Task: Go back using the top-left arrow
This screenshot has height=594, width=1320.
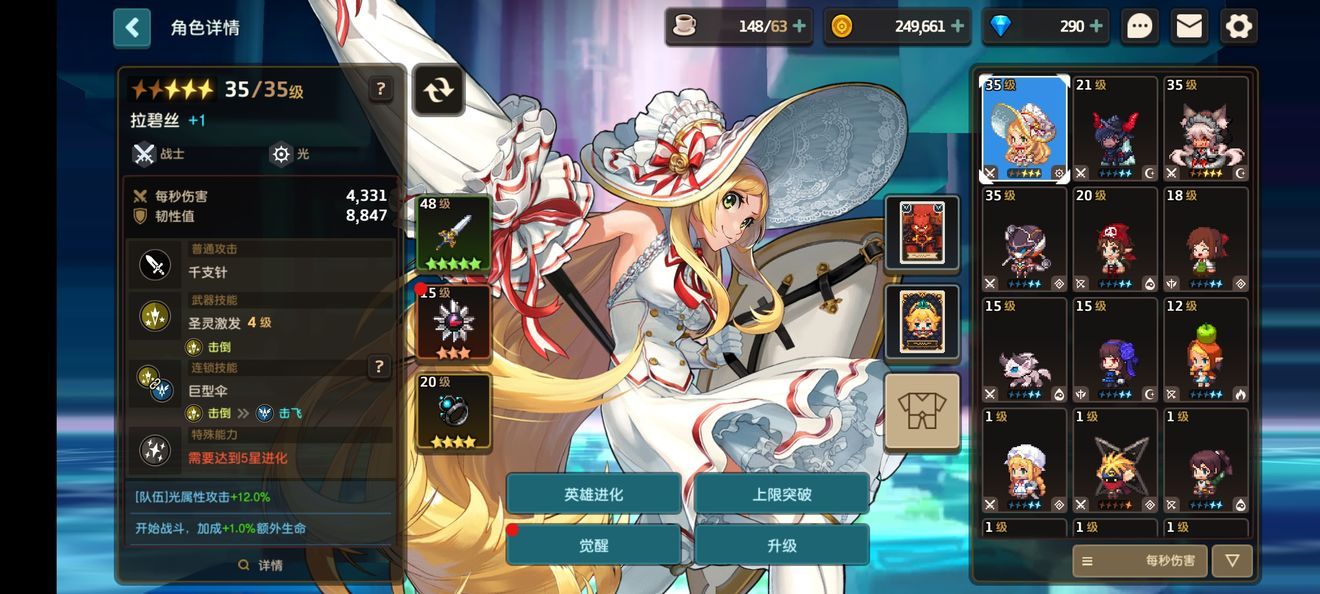Action: (x=132, y=28)
